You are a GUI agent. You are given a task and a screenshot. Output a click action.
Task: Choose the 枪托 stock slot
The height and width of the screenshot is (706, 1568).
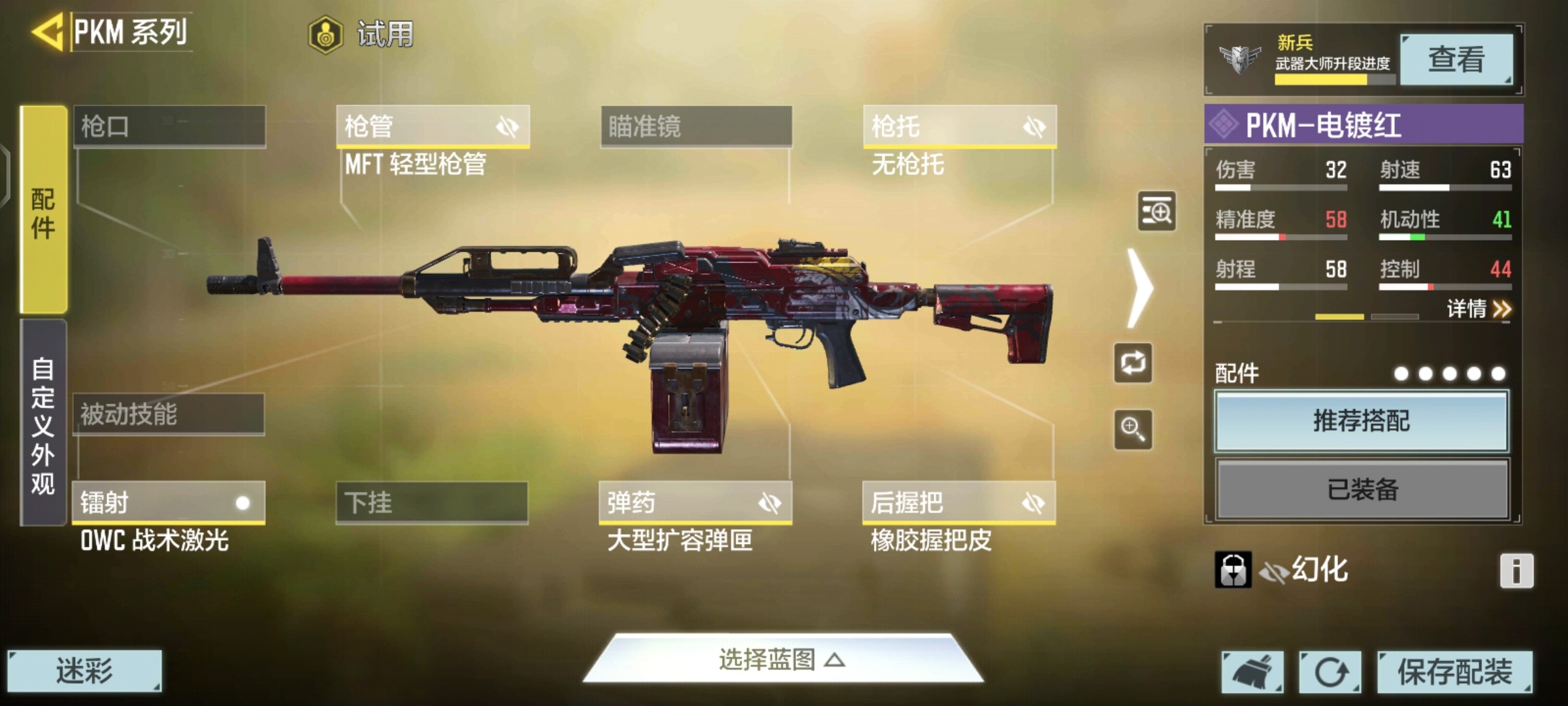tap(959, 126)
